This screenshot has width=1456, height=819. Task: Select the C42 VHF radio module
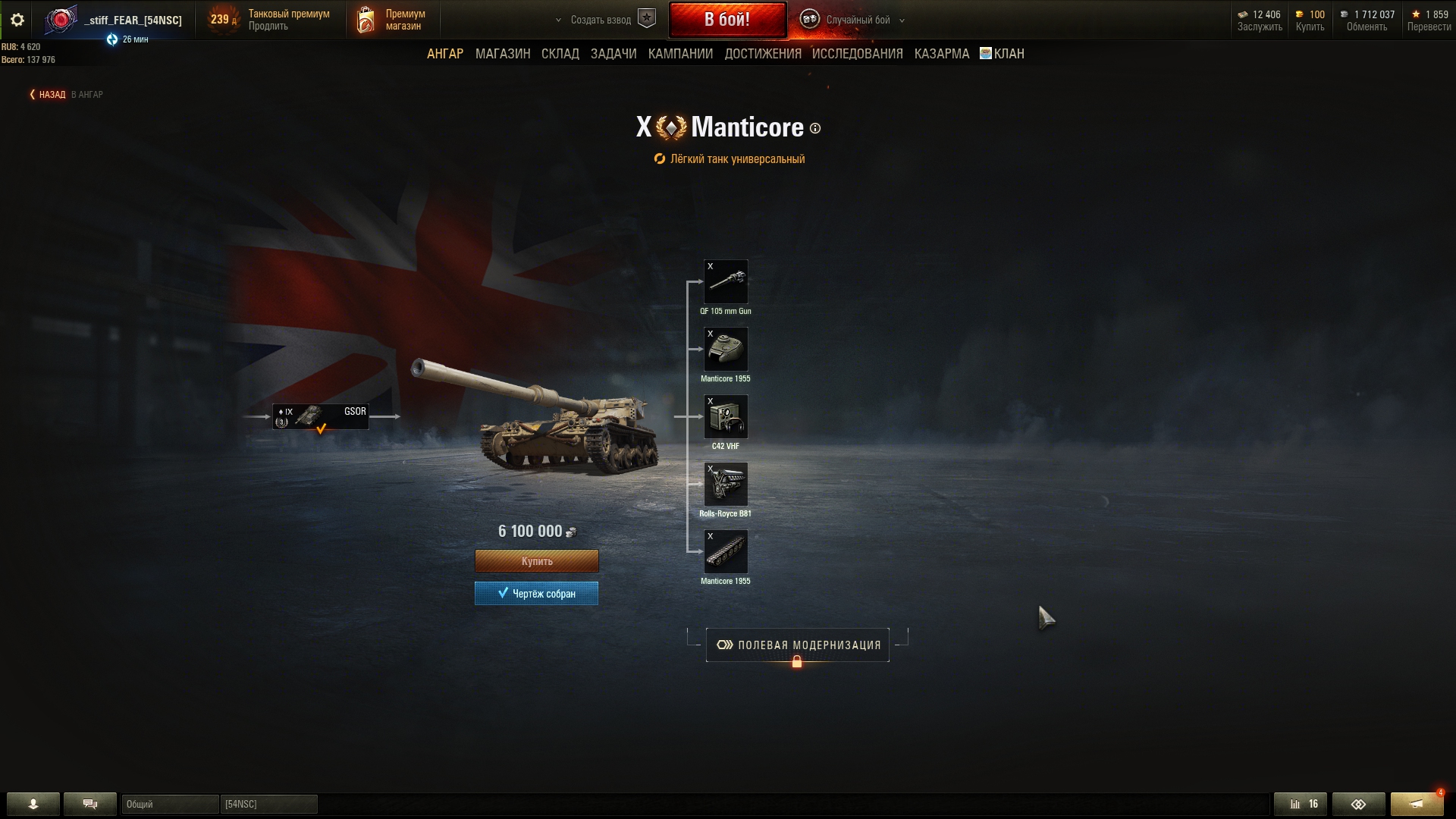point(726,417)
